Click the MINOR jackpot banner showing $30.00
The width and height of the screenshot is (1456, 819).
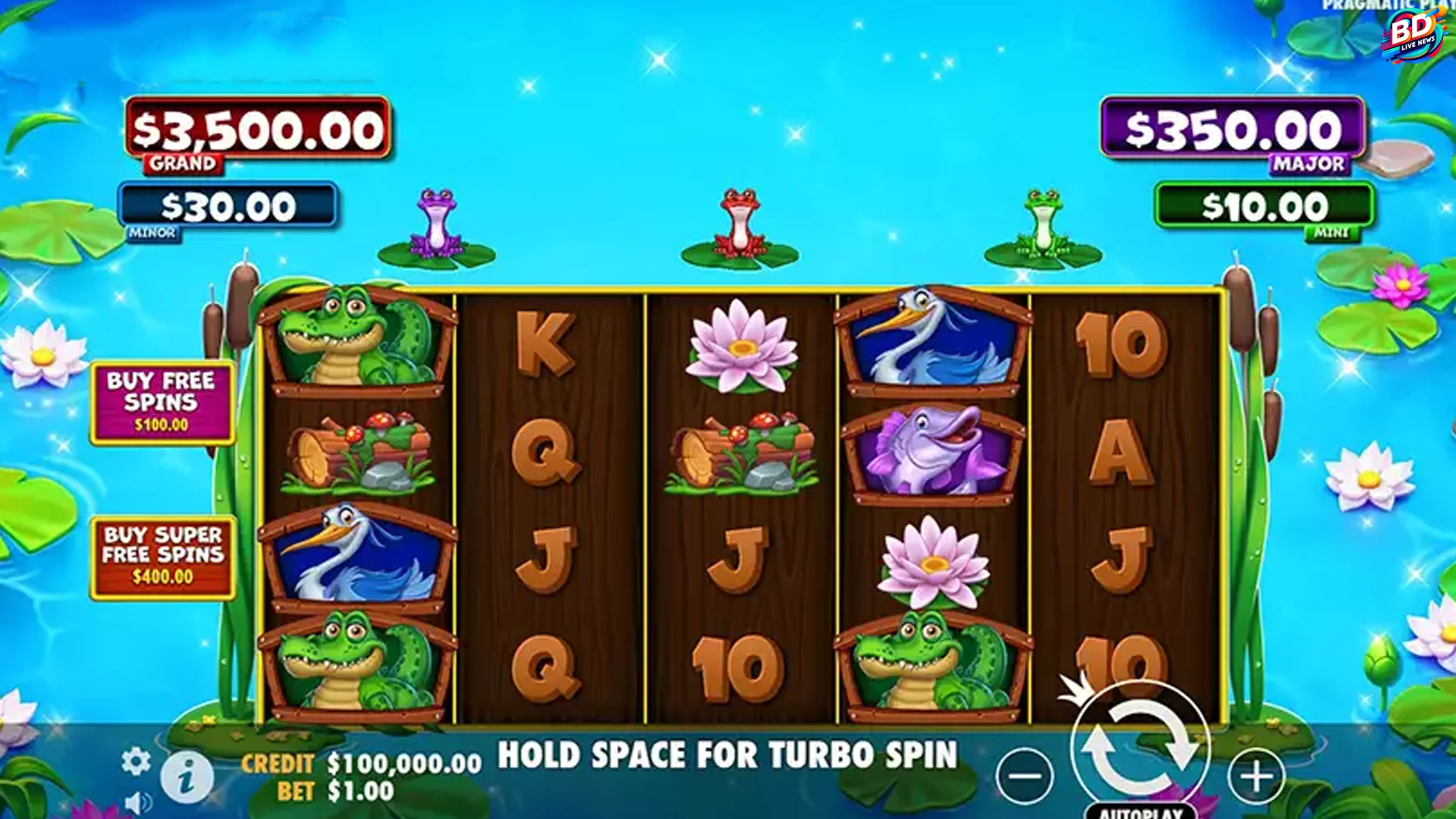pos(227,206)
